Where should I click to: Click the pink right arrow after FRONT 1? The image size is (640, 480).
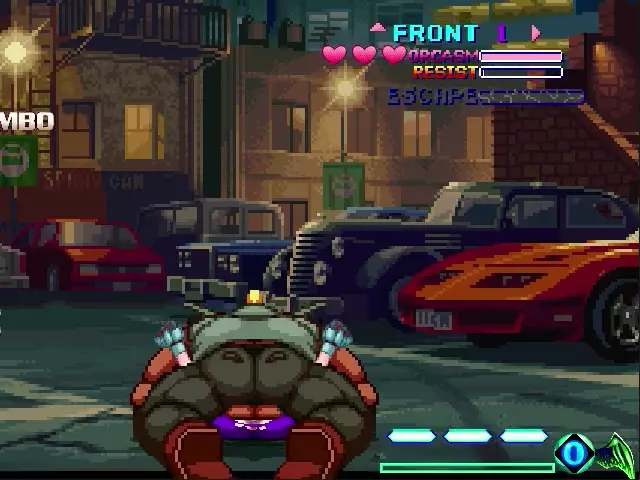pyautogui.click(x=536, y=33)
